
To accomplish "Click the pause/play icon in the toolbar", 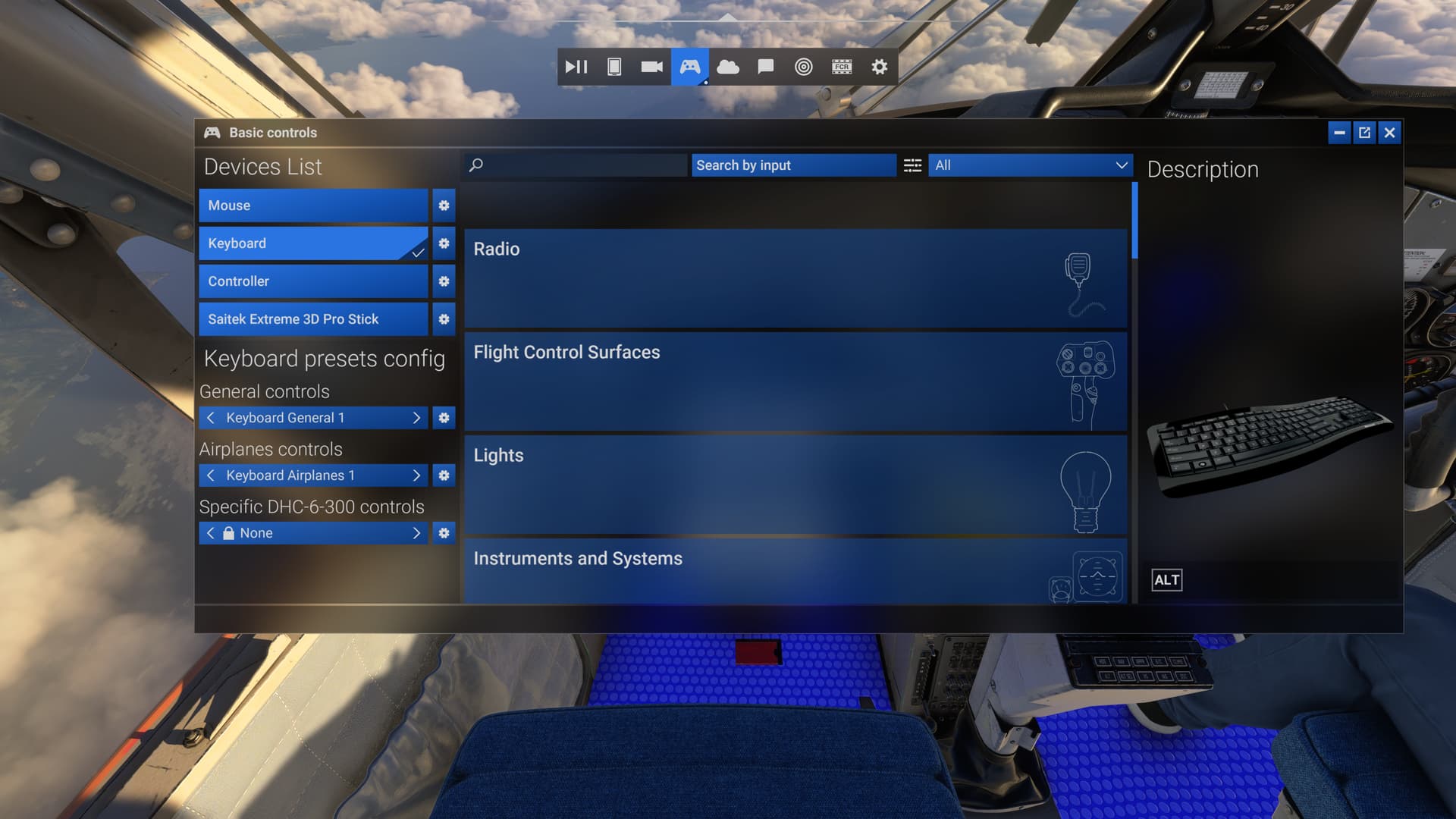I will click(576, 67).
